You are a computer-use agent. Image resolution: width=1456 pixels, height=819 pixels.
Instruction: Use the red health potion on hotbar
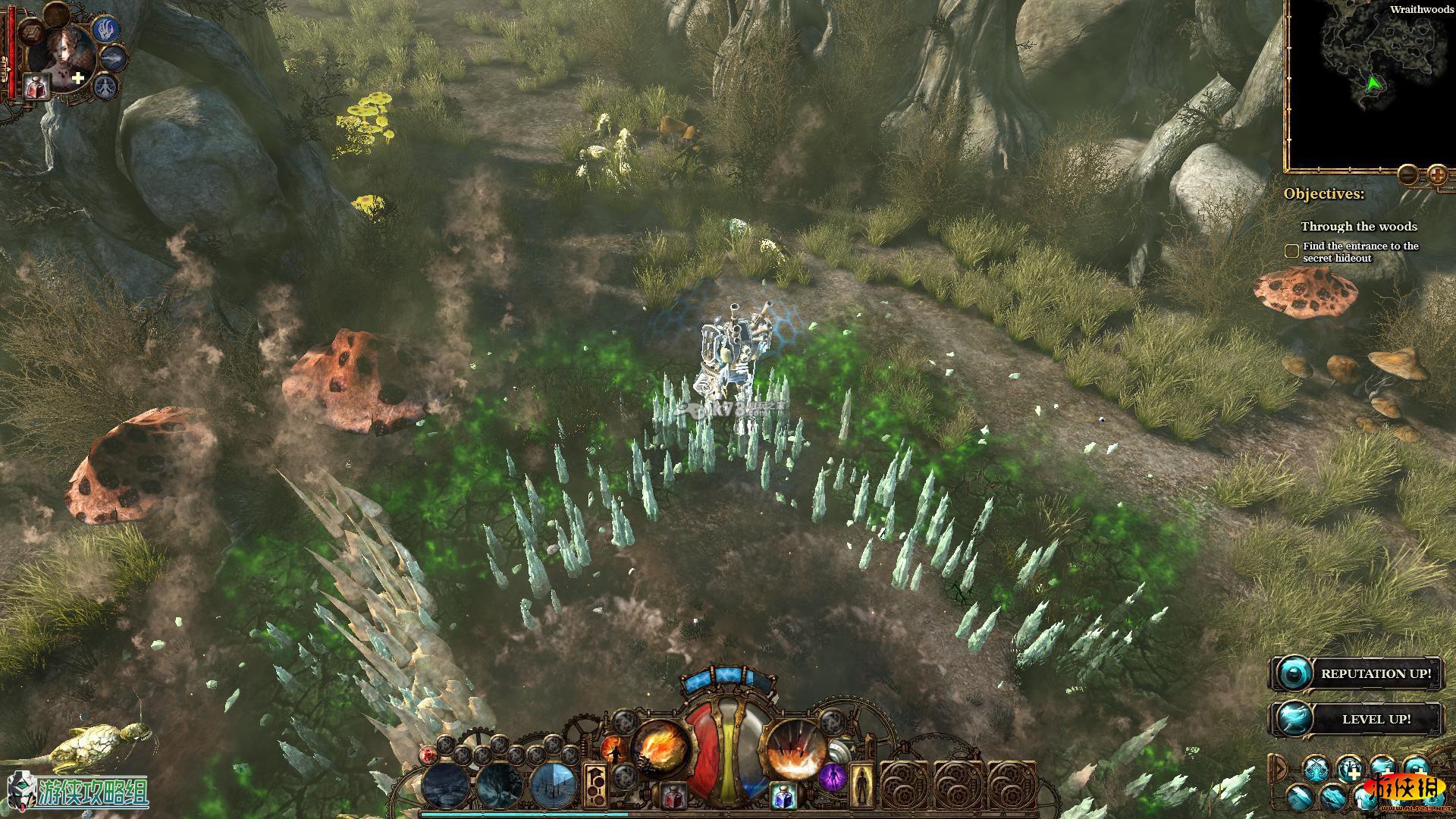coord(672,796)
